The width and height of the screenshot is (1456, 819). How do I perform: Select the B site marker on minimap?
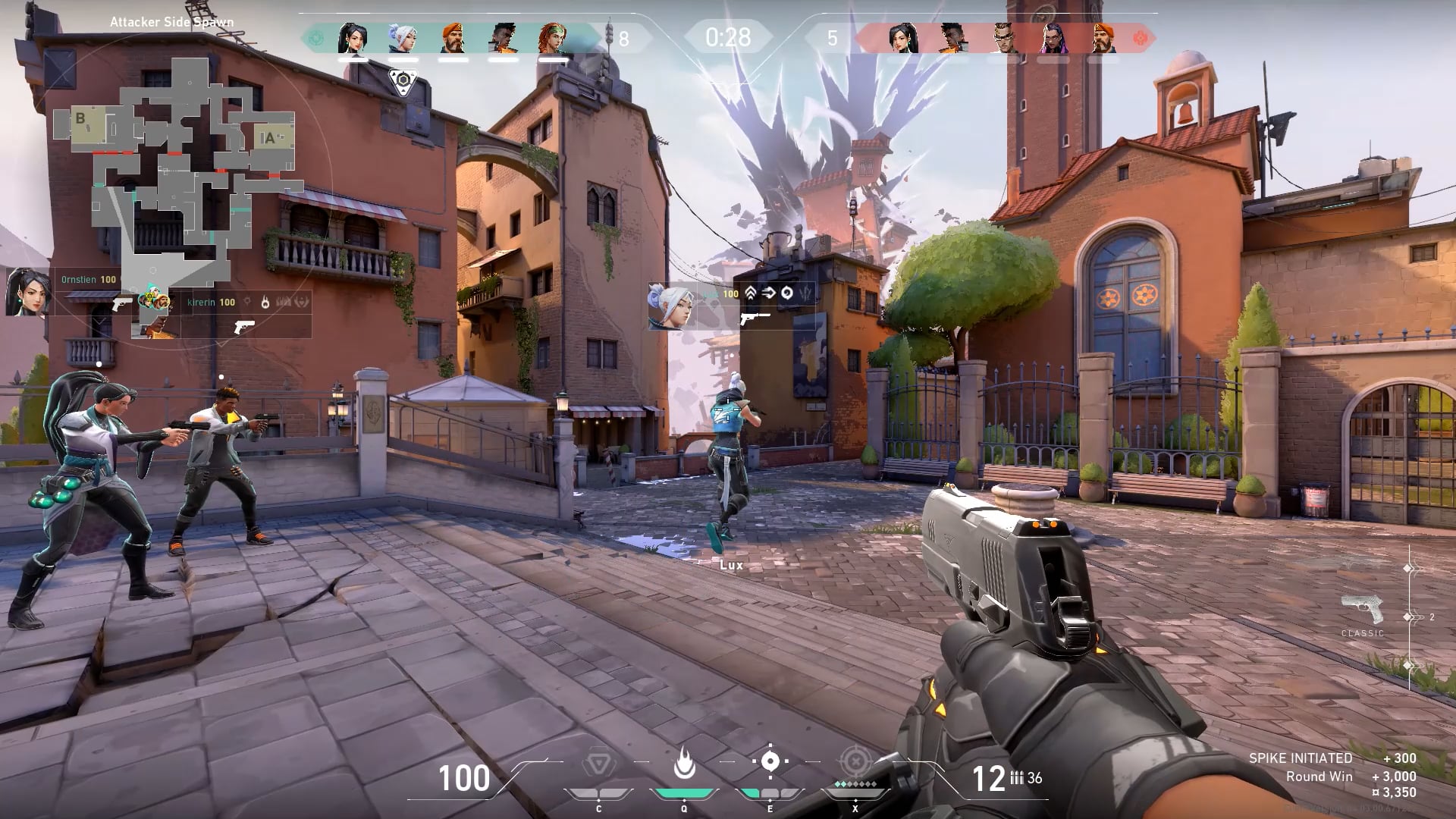pos(80,119)
